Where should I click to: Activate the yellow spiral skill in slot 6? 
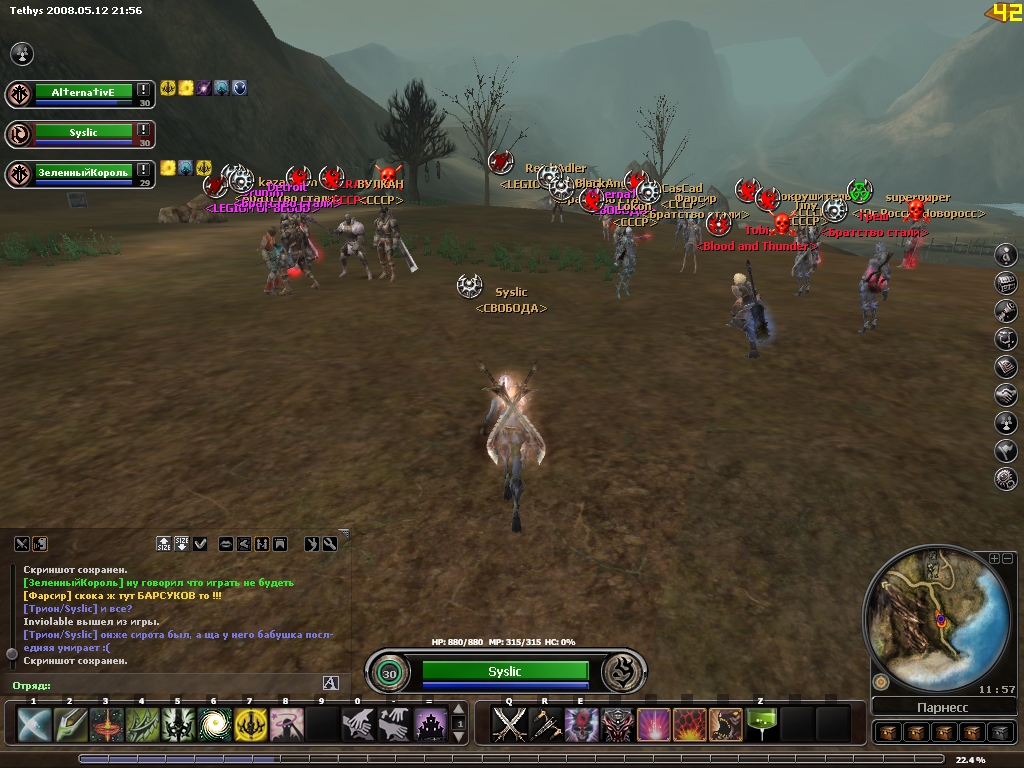[214, 723]
